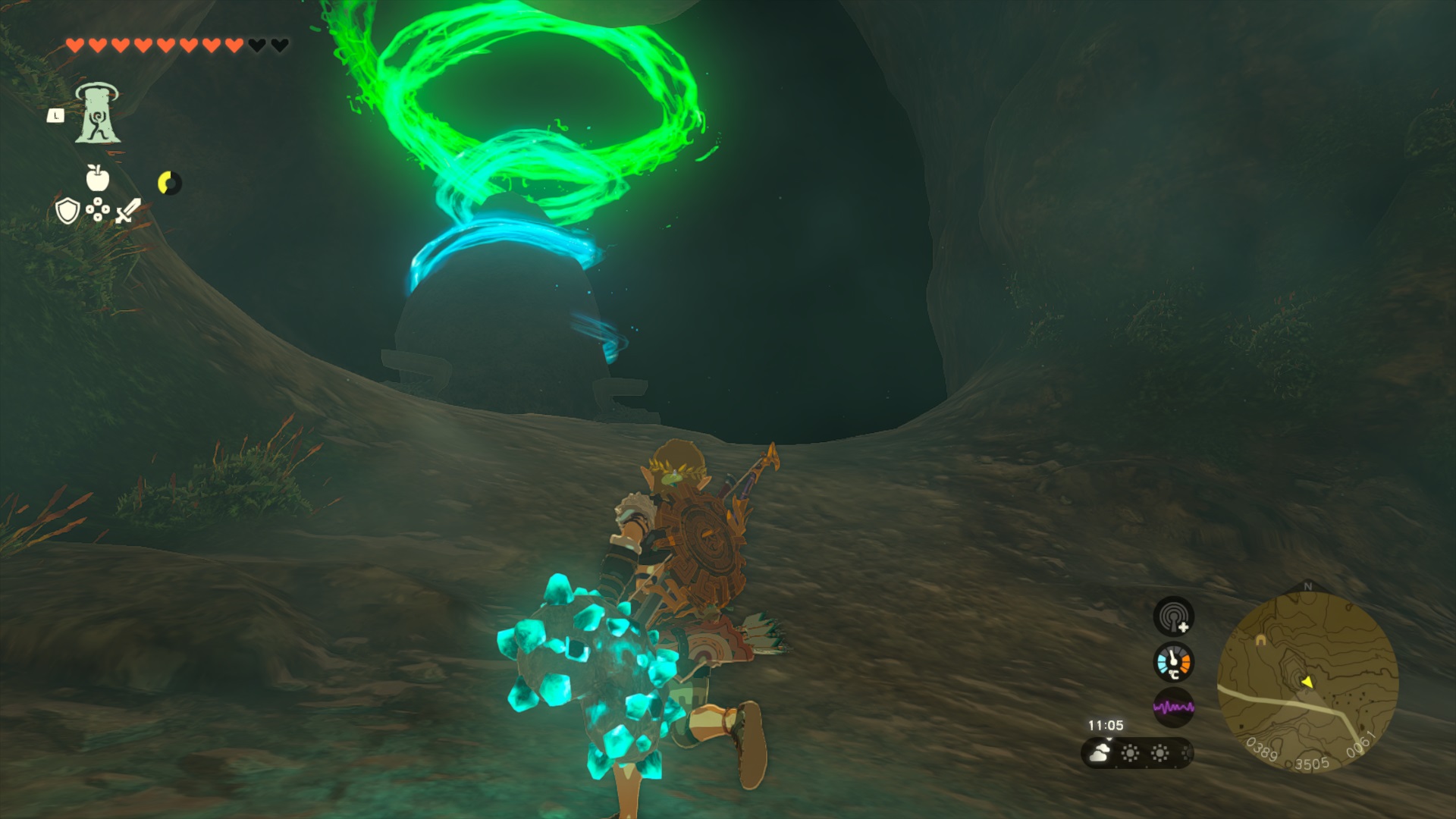1456x819 pixels.
Task: Select the shield quick-swap icon
Action: tap(67, 211)
